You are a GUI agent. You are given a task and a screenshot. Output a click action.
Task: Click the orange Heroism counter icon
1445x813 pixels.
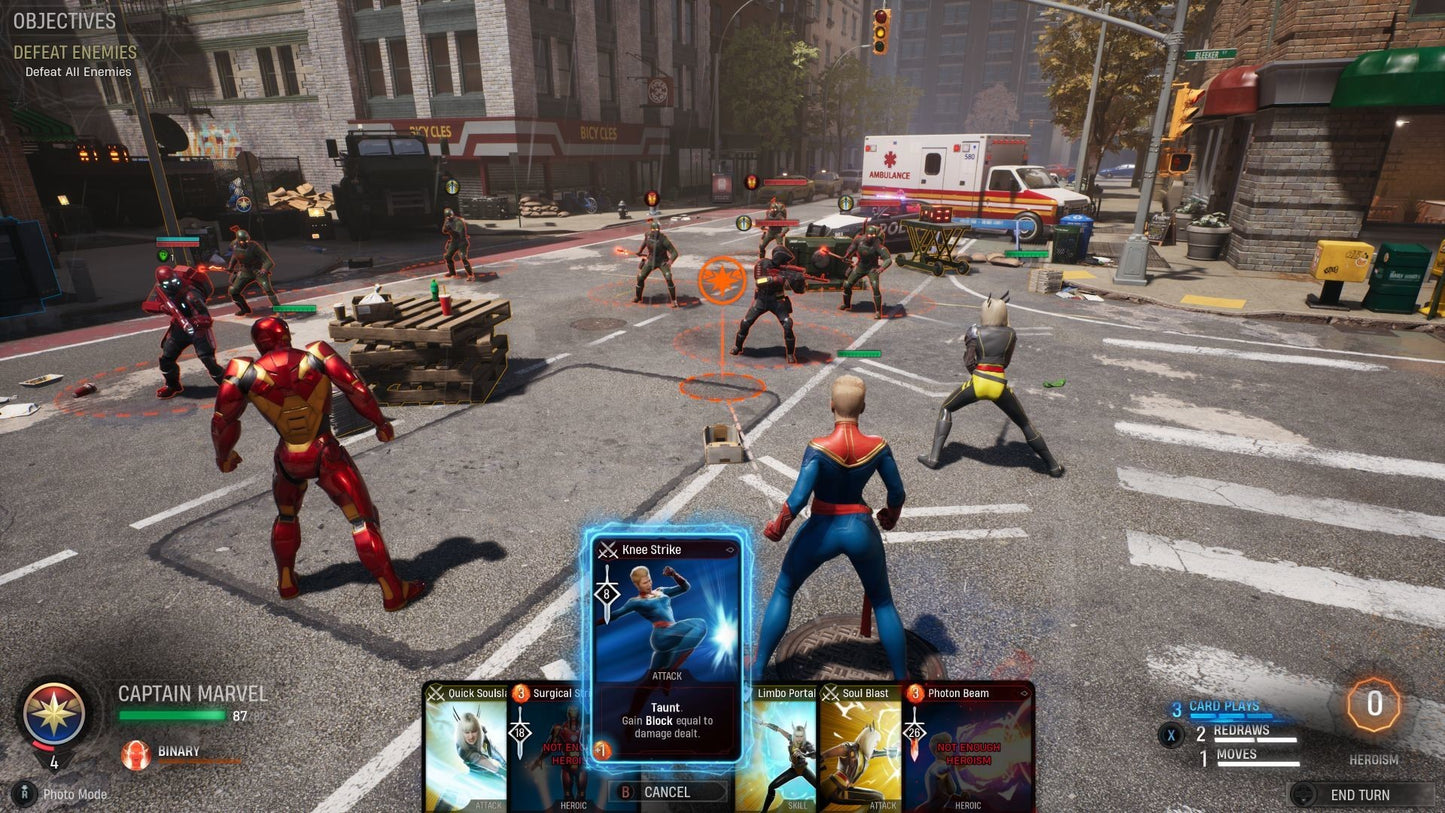point(1375,706)
